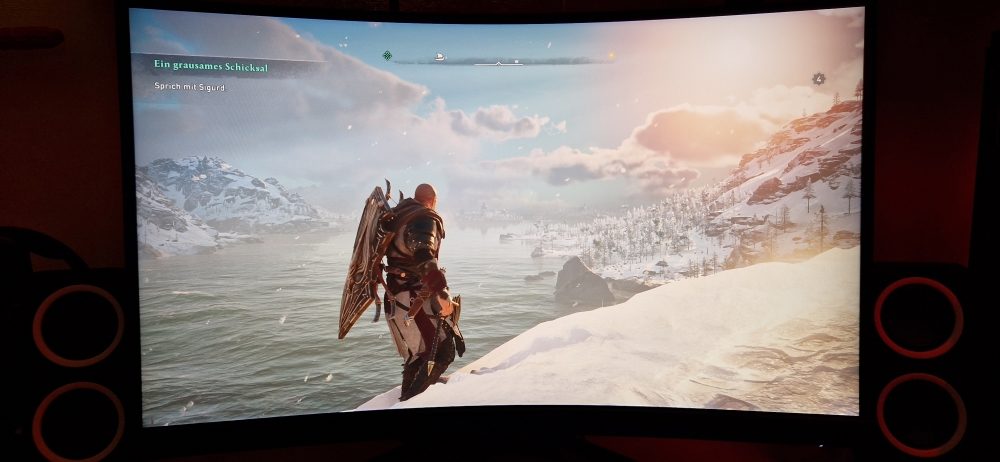This screenshot has height=462, width=1000.
Task: Click the number 4 badge icon
Action: [x=818, y=78]
